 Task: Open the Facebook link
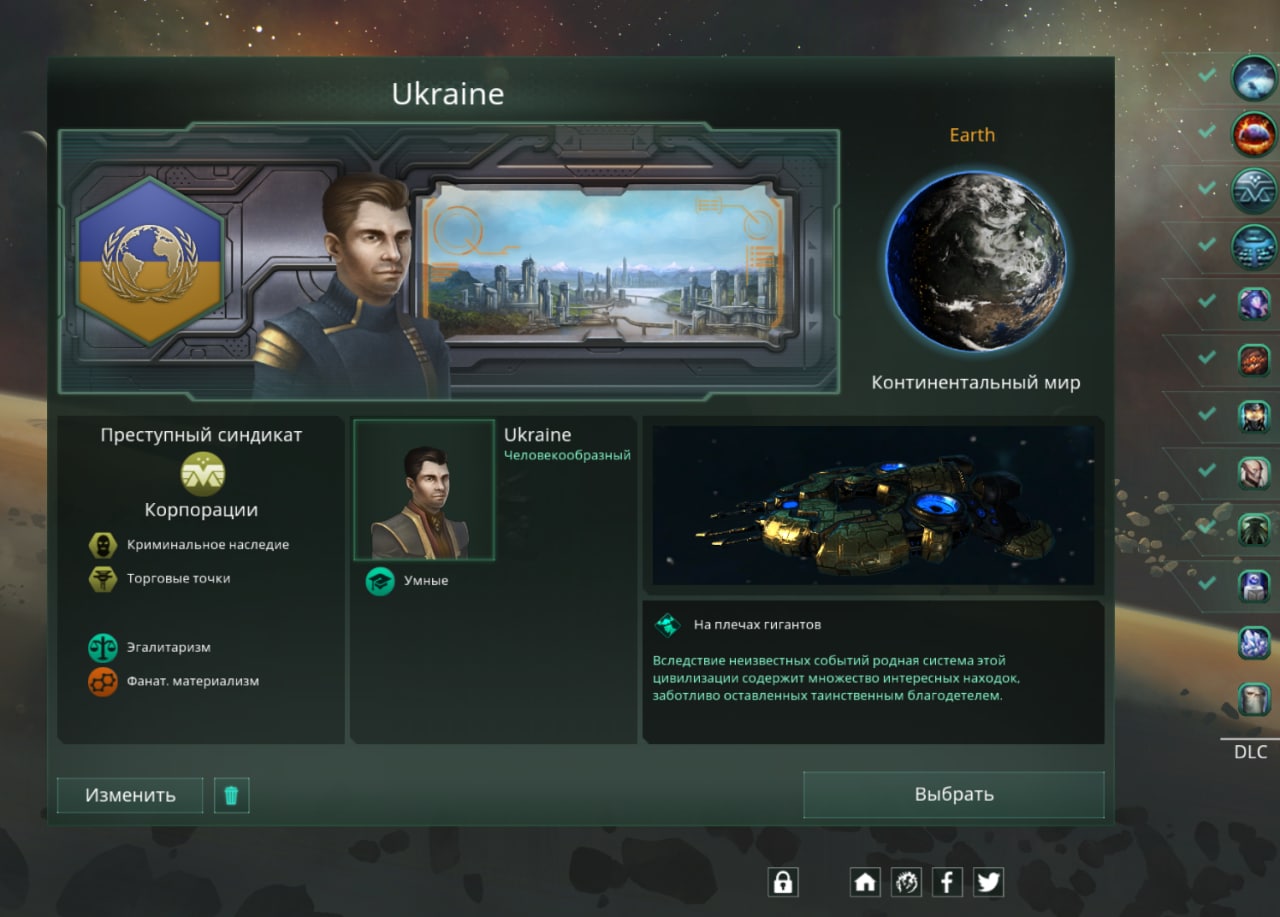click(947, 881)
